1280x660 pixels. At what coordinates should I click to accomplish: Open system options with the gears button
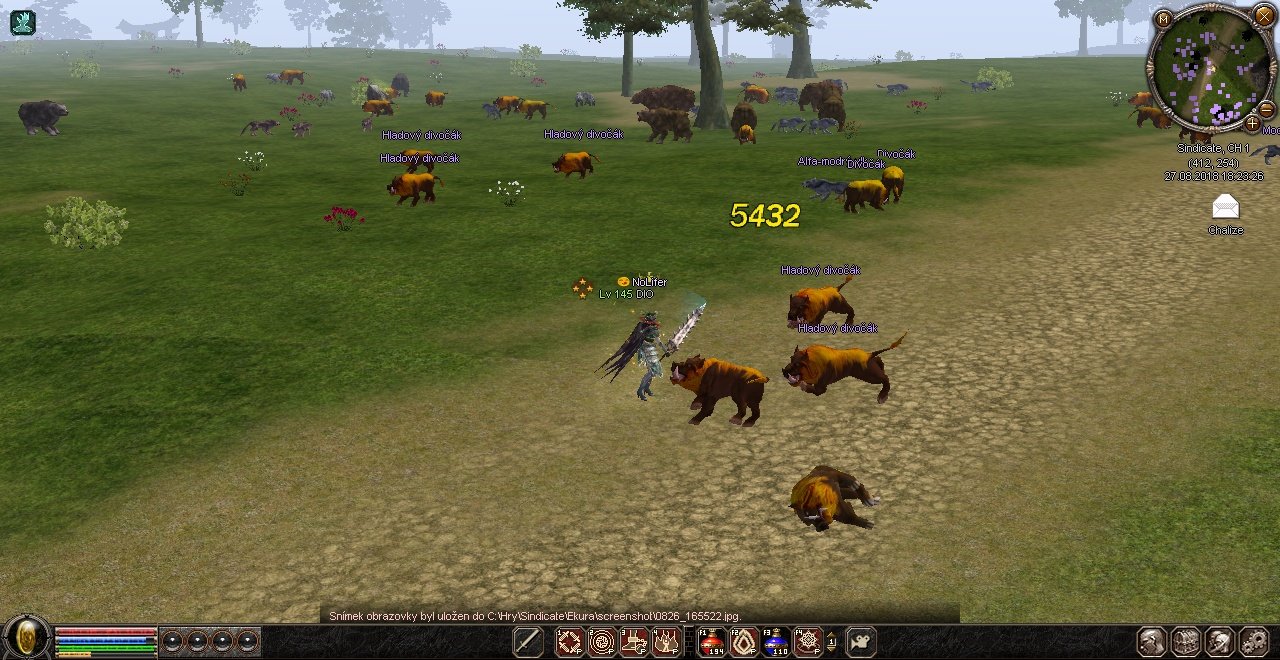pyautogui.click(x=1254, y=642)
